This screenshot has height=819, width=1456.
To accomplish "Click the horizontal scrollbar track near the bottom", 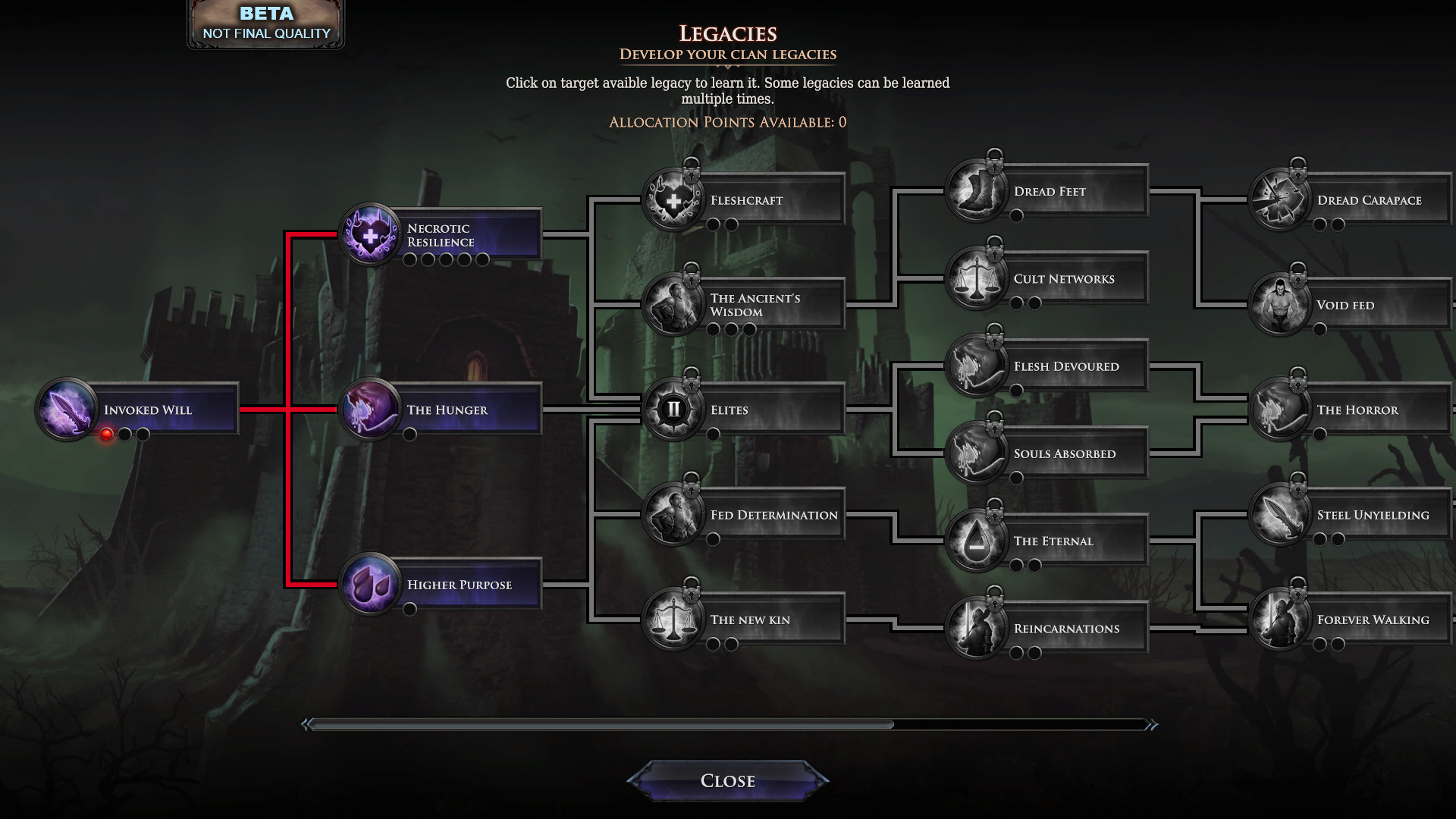I will (x=728, y=724).
